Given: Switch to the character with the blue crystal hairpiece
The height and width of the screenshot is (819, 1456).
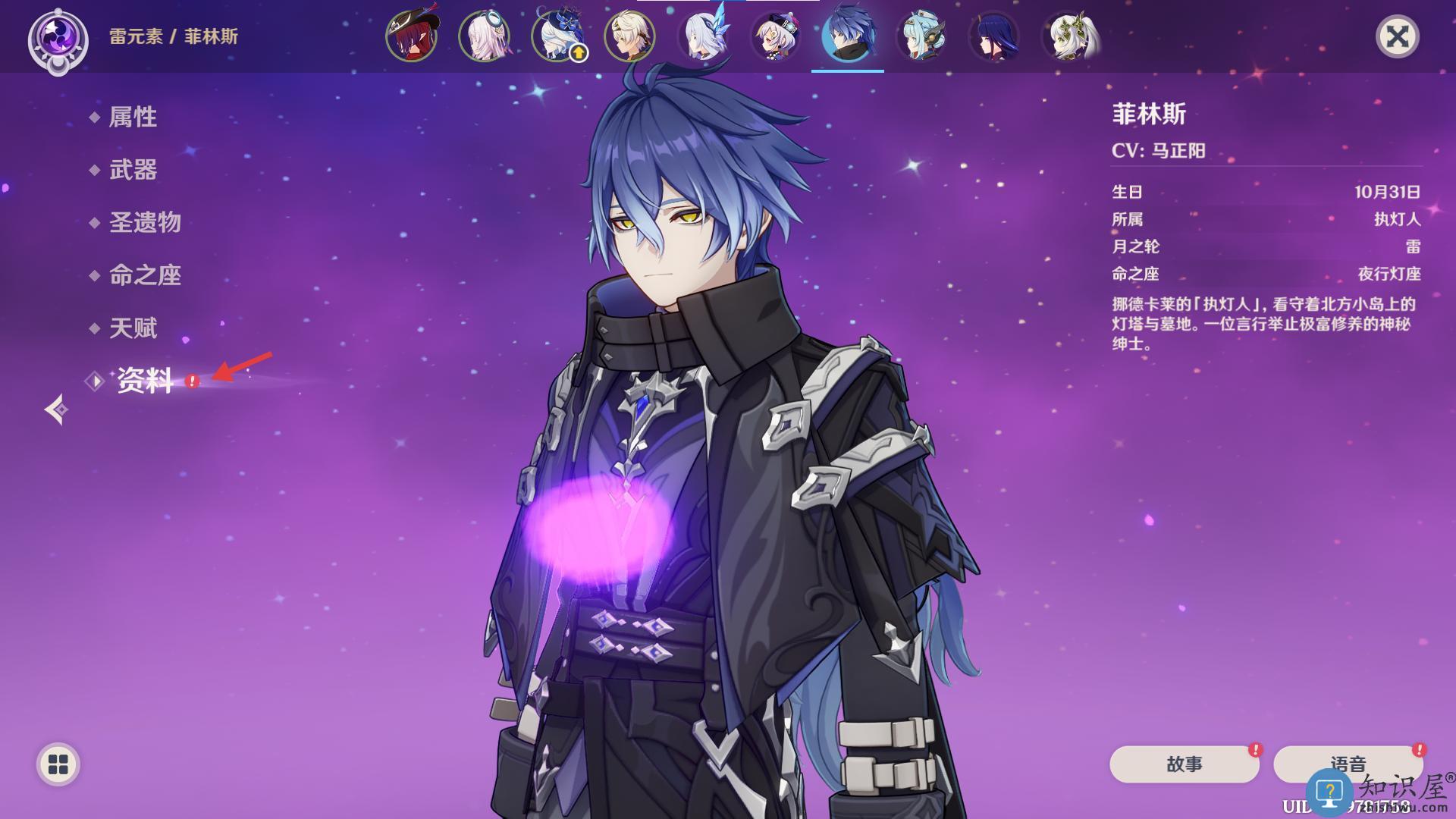Looking at the screenshot, I should tap(703, 36).
